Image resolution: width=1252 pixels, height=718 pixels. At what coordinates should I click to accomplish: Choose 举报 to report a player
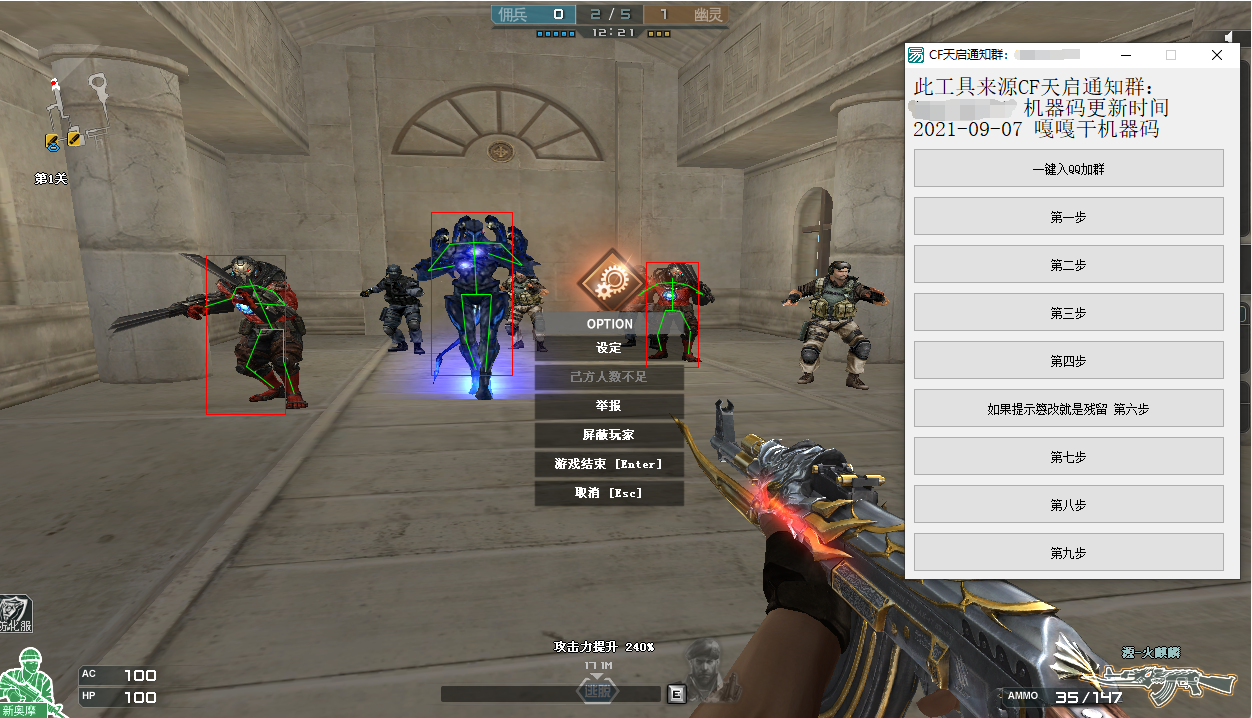[609, 406]
